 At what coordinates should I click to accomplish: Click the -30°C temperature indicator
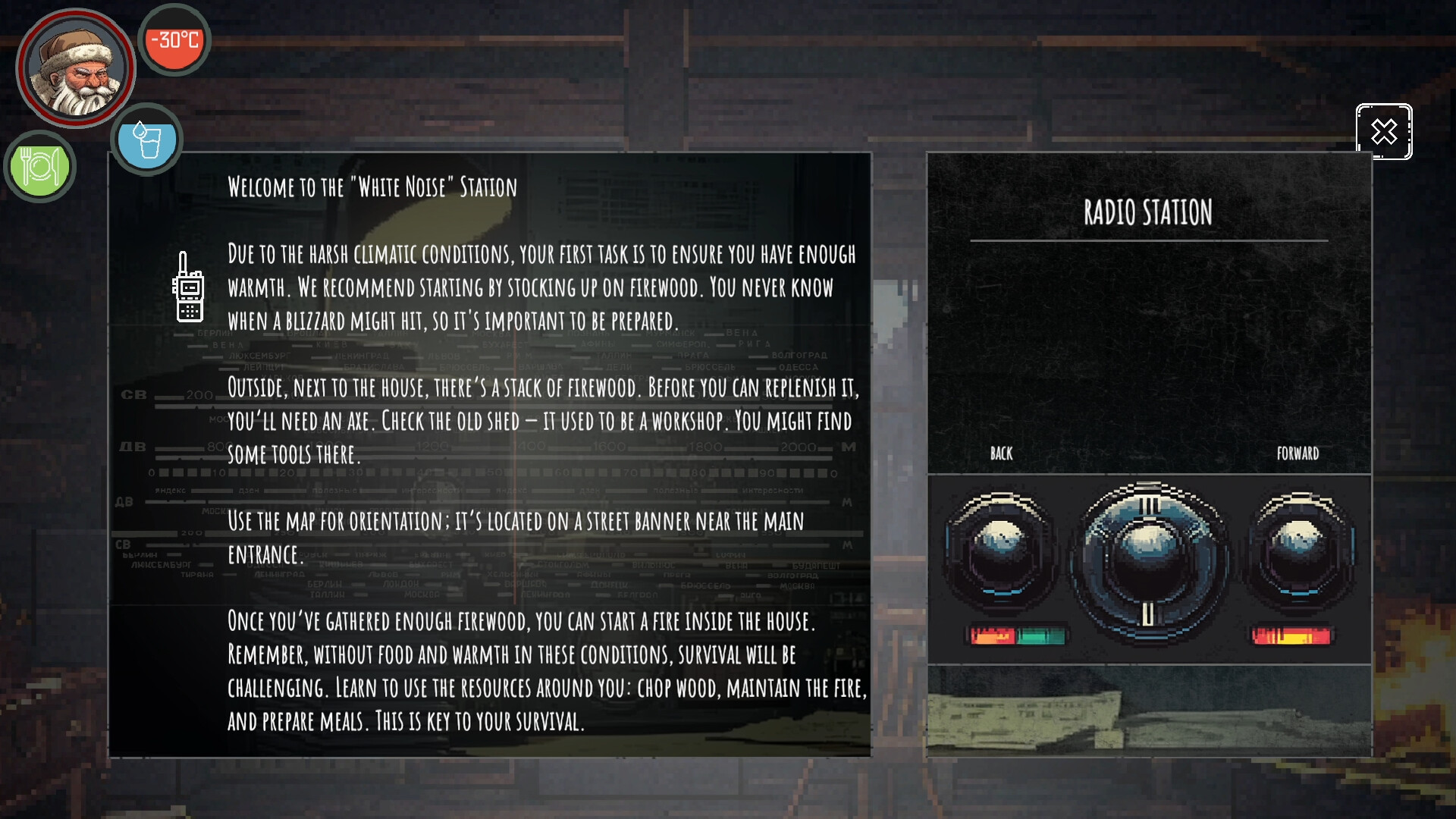174,39
